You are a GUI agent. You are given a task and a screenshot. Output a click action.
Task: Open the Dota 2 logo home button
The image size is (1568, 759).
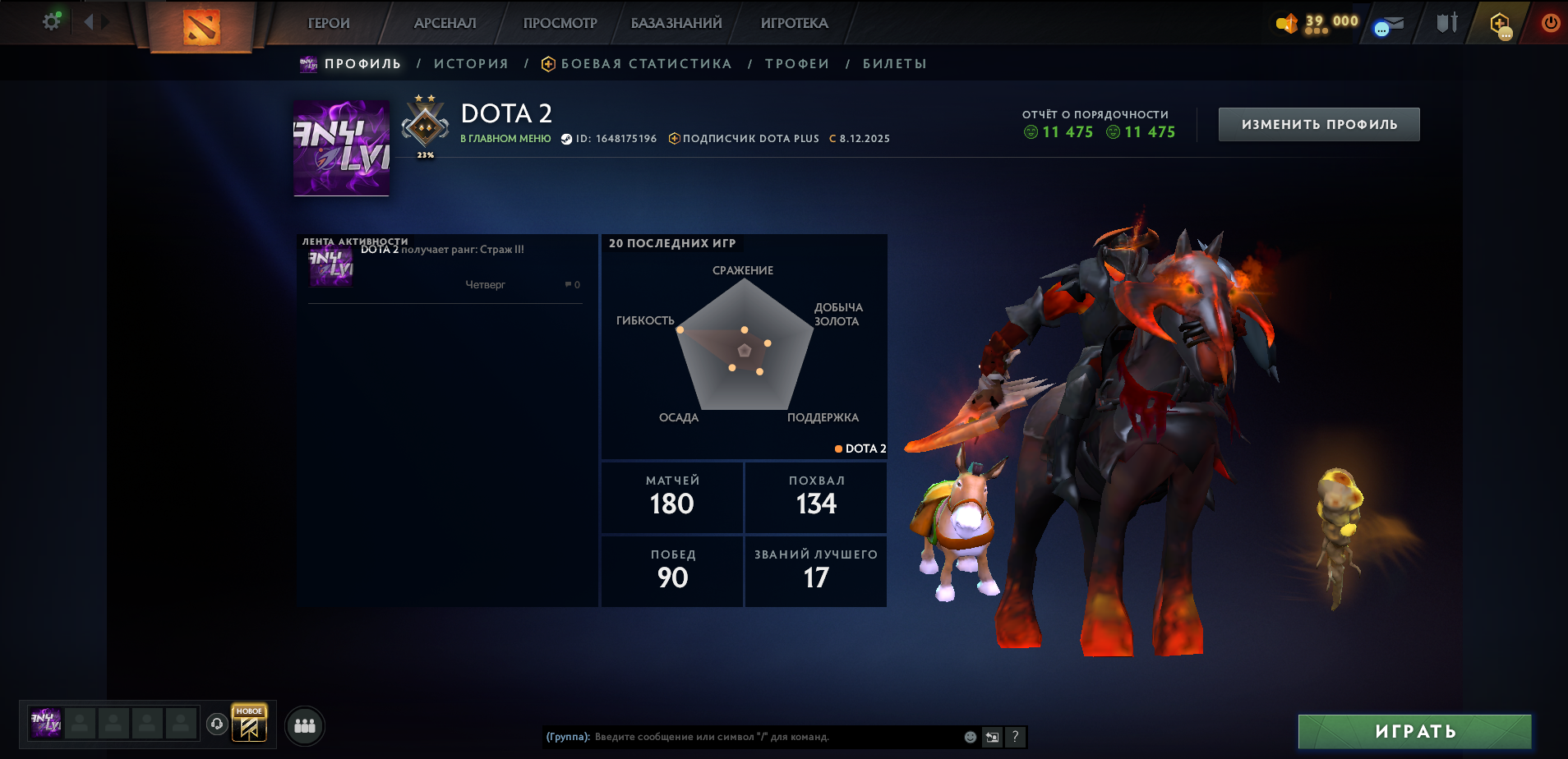201,26
